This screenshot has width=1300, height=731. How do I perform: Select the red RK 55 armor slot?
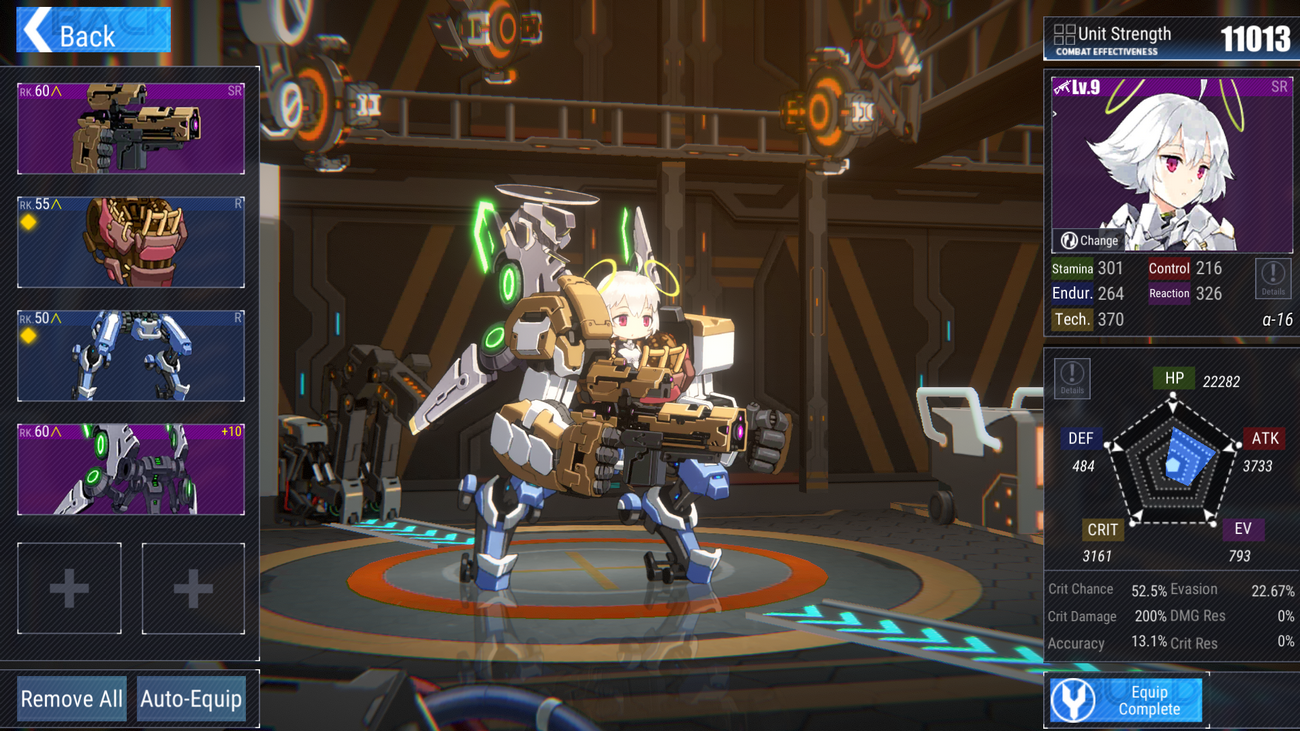131,243
